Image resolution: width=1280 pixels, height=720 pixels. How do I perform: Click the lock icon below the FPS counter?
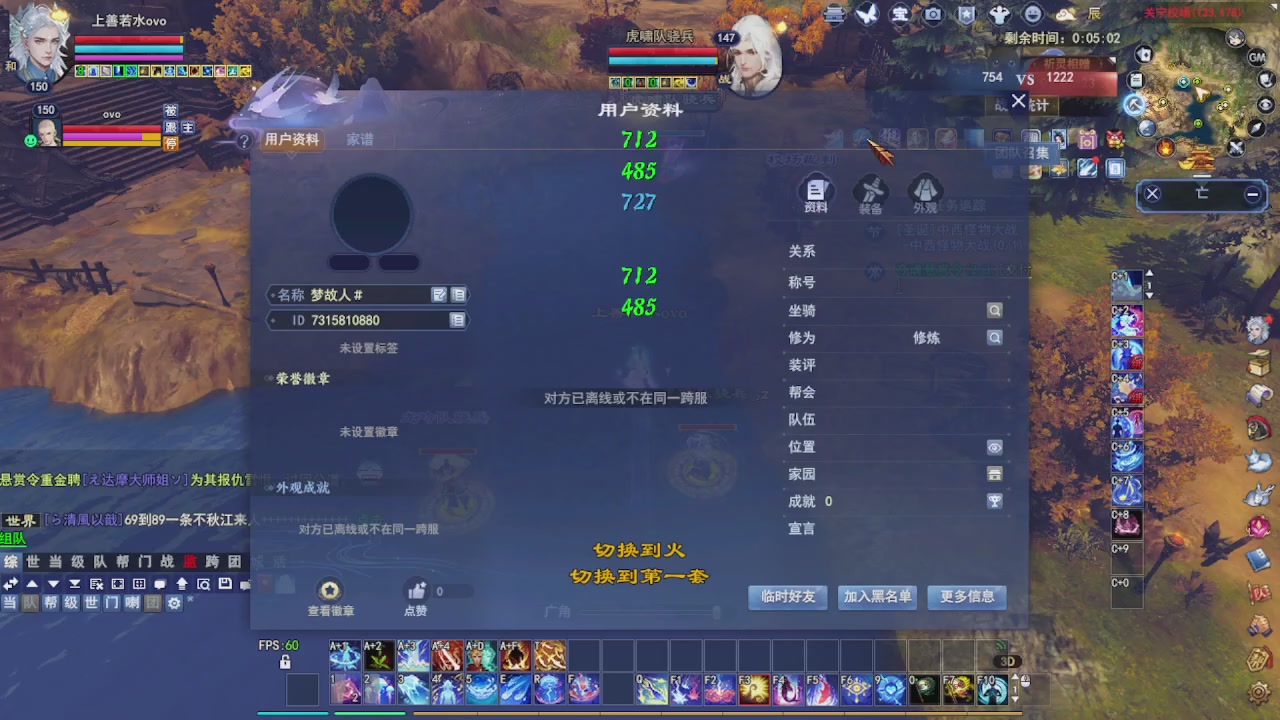[x=284, y=662]
